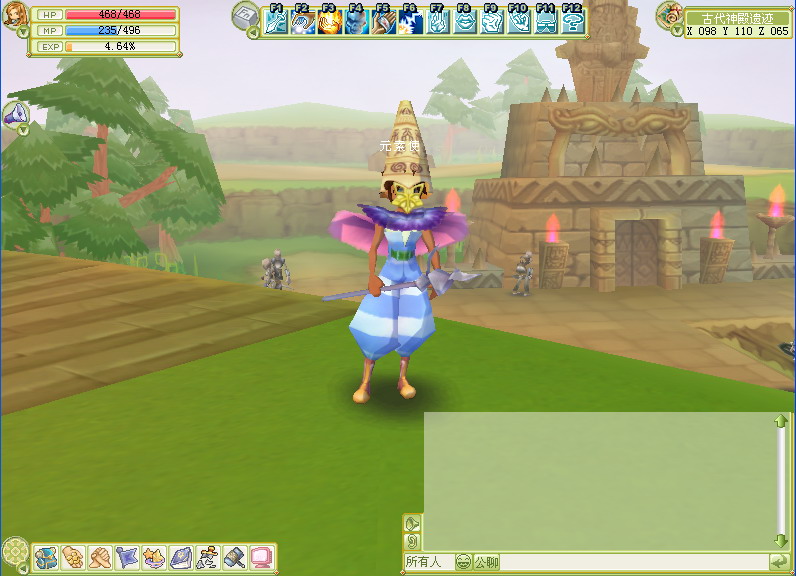The height and width of the screenshot is (576, 796).
Task: Trigger the F6 lightning burst skill
Action: (410, 22)
